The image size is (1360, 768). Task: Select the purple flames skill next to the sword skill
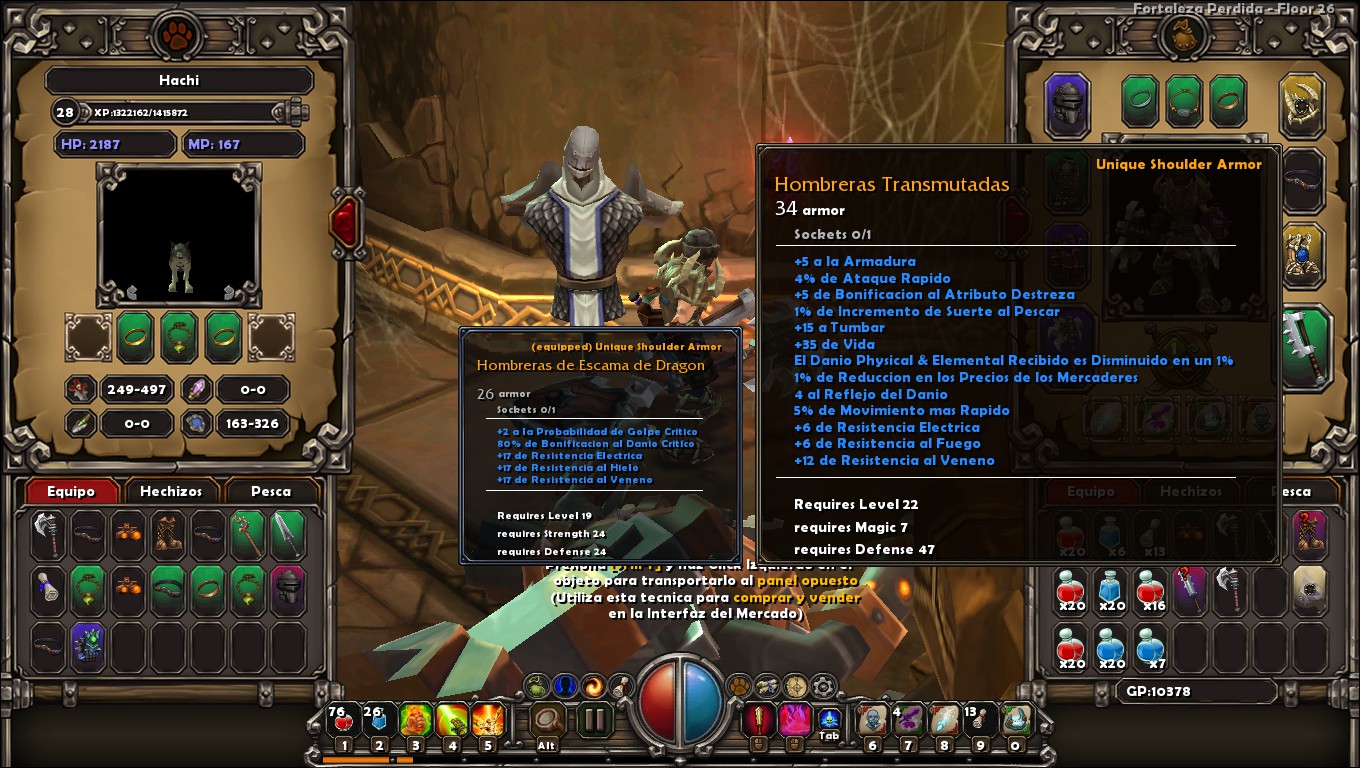(x=794, y=721)
